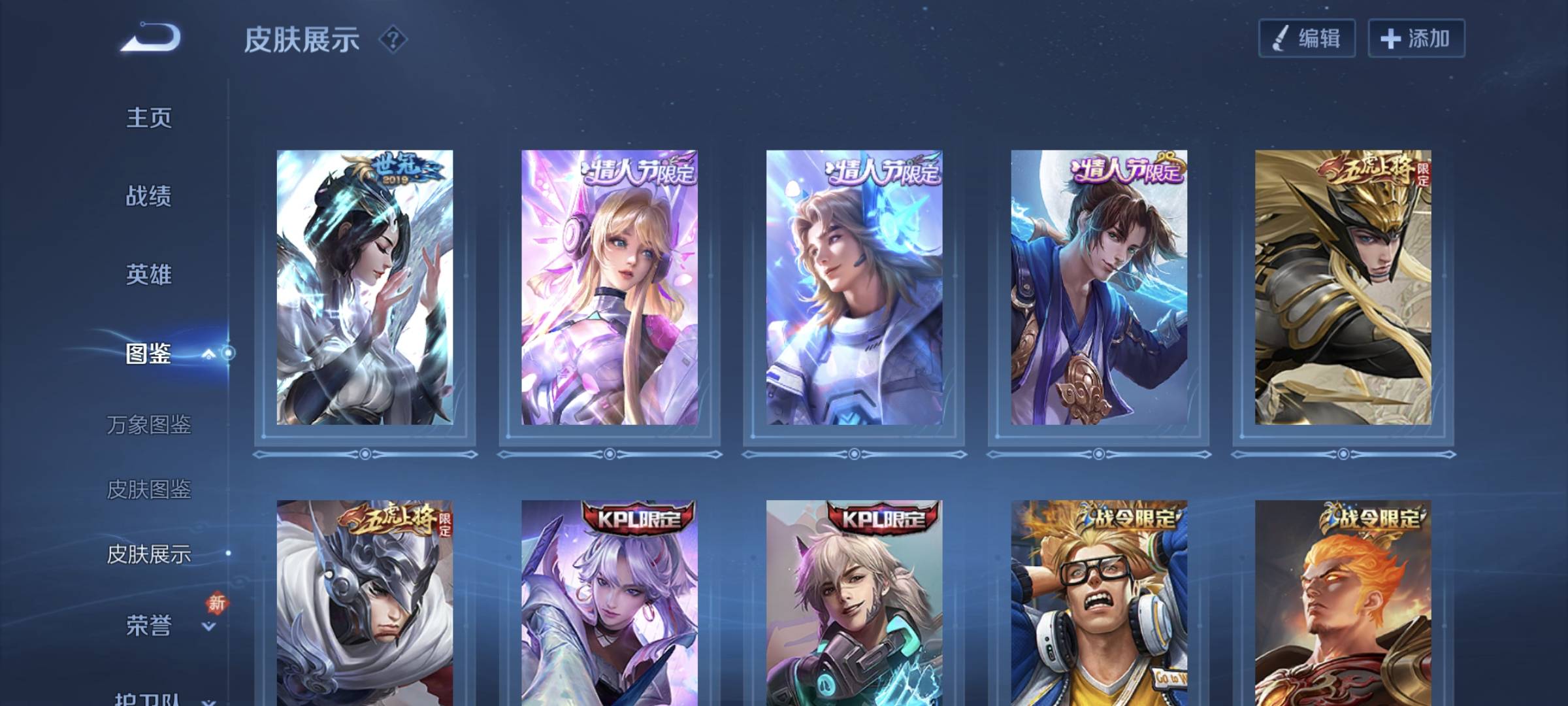1568x706 pixels.
Task: Collapse the 图鉴 section
Action: pyautogui.click(x=208, y=354)
